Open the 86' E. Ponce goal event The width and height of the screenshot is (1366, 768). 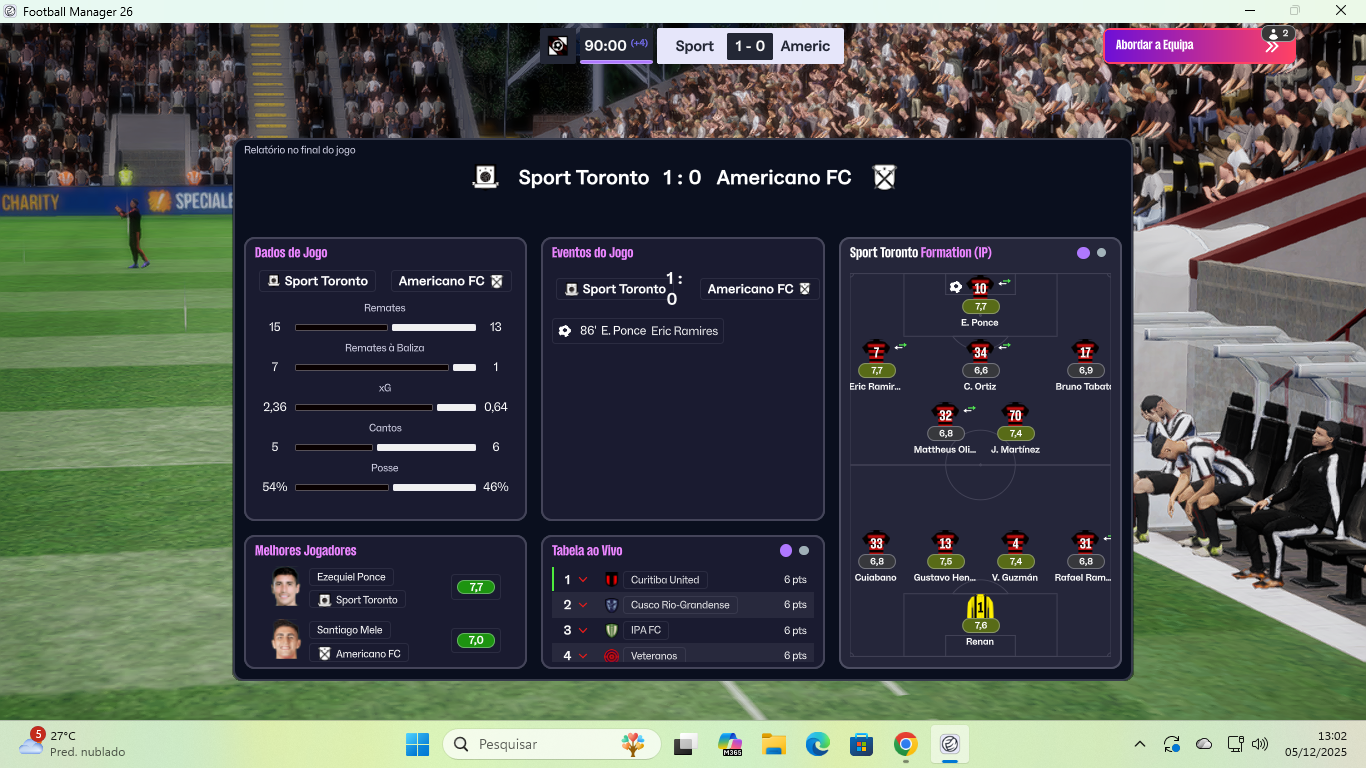click(x=637, y=331)
